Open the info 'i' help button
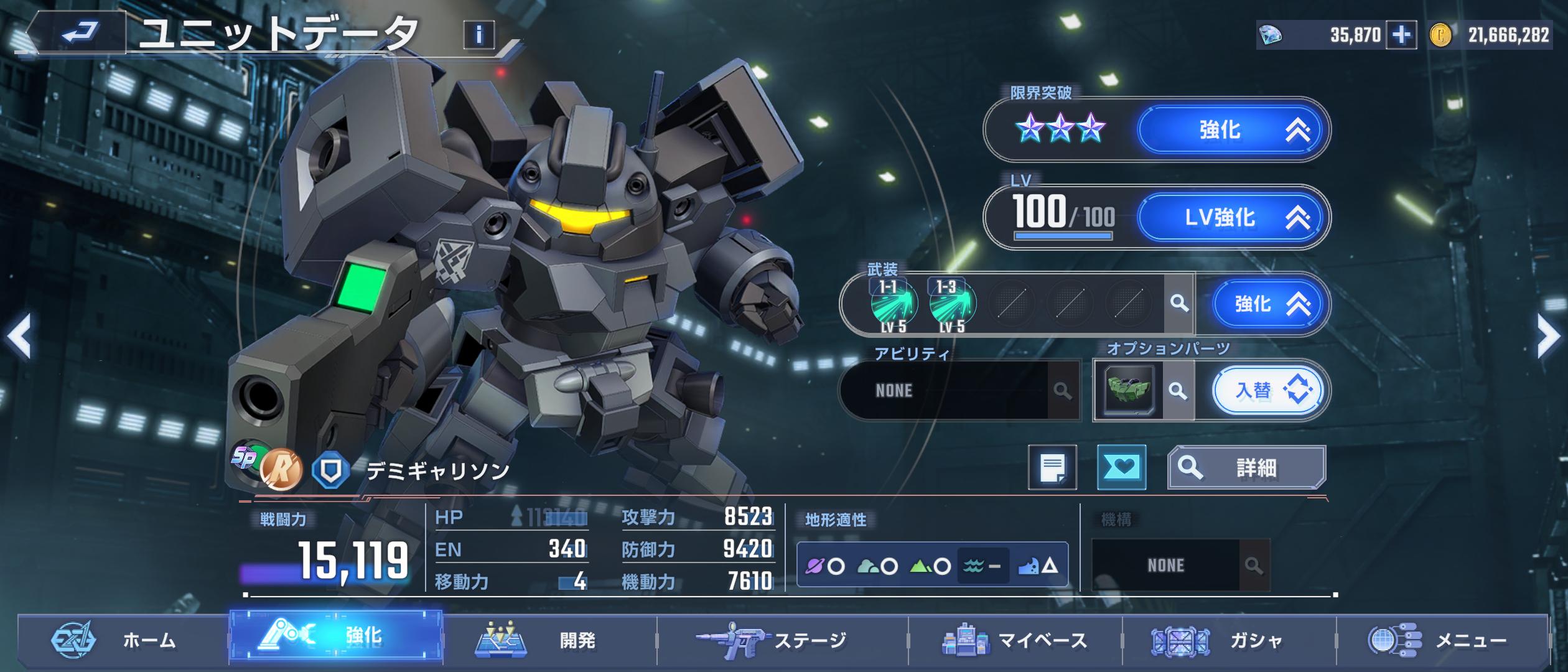Image resolution: width=1568 pixels, height=672 pixels. point(478,35)
